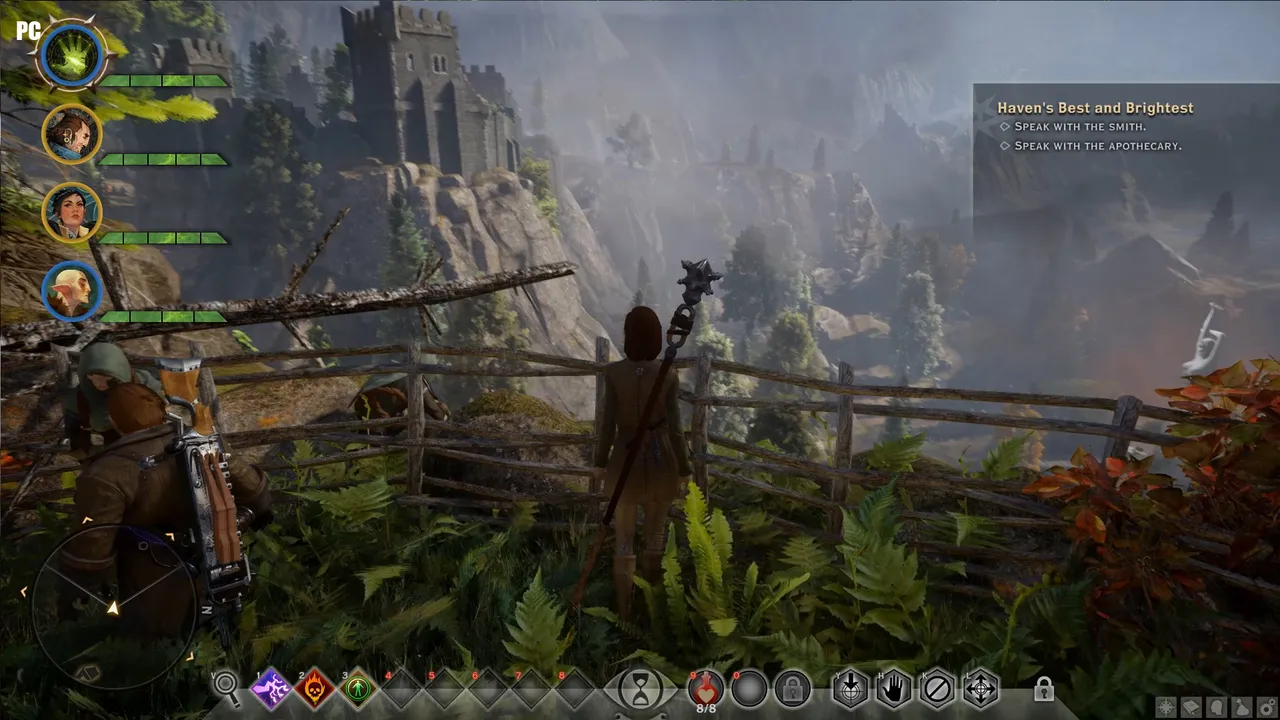Select Cassandra's party portrait
The image size is (1280, 720).
(x=72, y=212)
